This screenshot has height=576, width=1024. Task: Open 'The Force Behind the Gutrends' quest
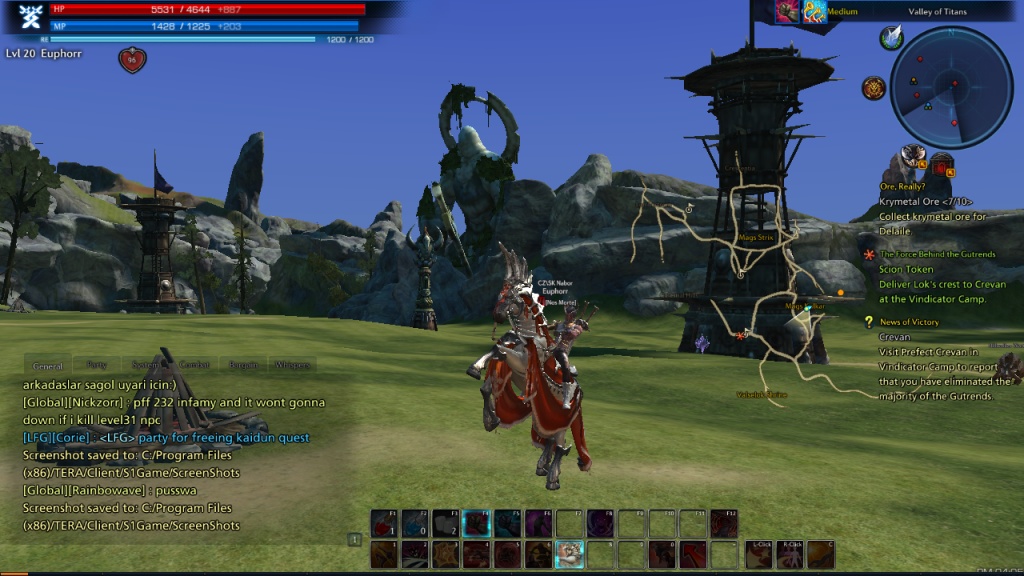(937, 255)
